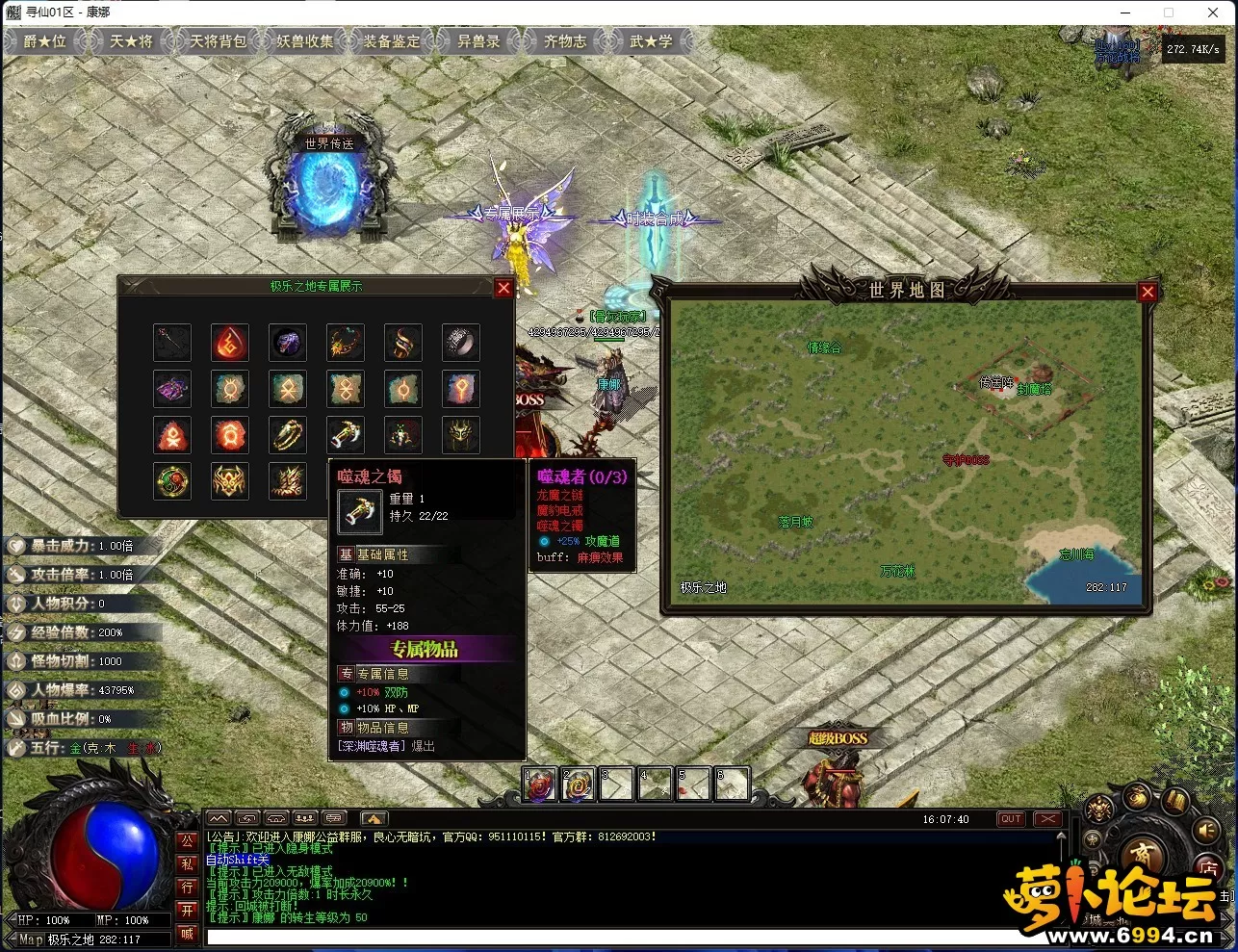Click the QUT button above chat
This screenshot has width=1238, height=952.
pyautogui.click(x=1011, y=819)
